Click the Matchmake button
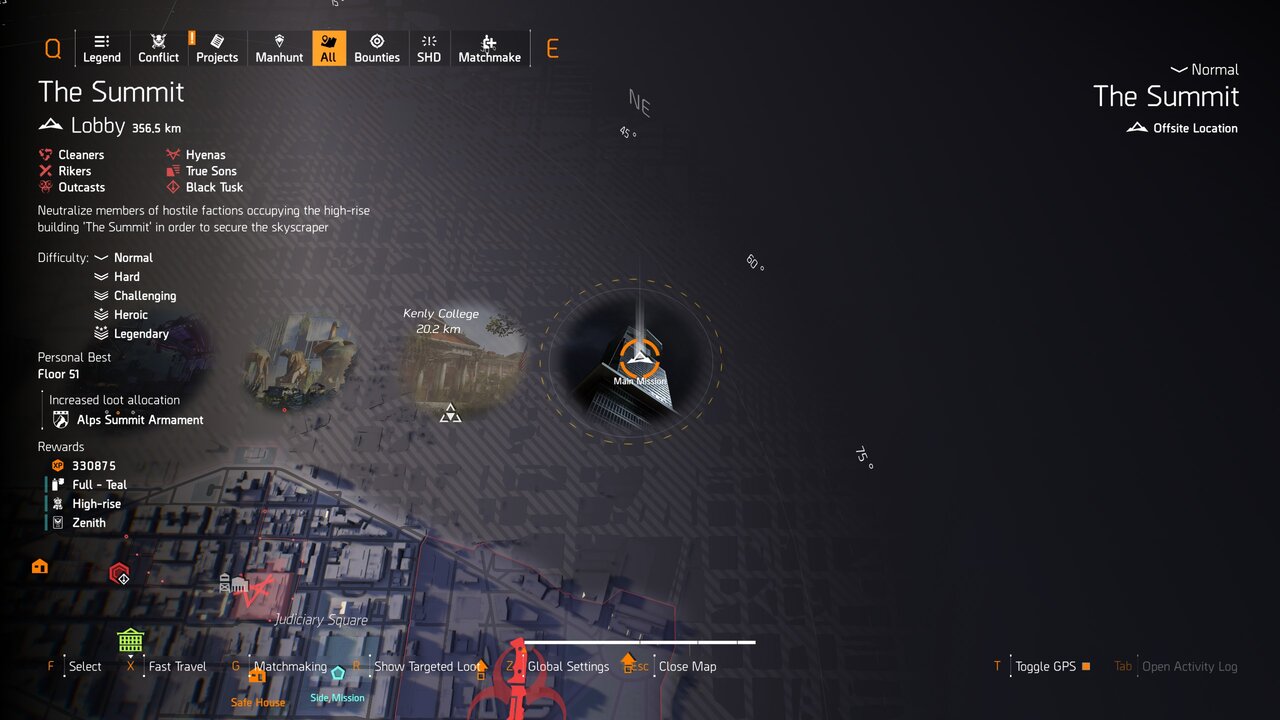Screen dimensions: 1280x720 pyautogui.click(x=489, y=48)
